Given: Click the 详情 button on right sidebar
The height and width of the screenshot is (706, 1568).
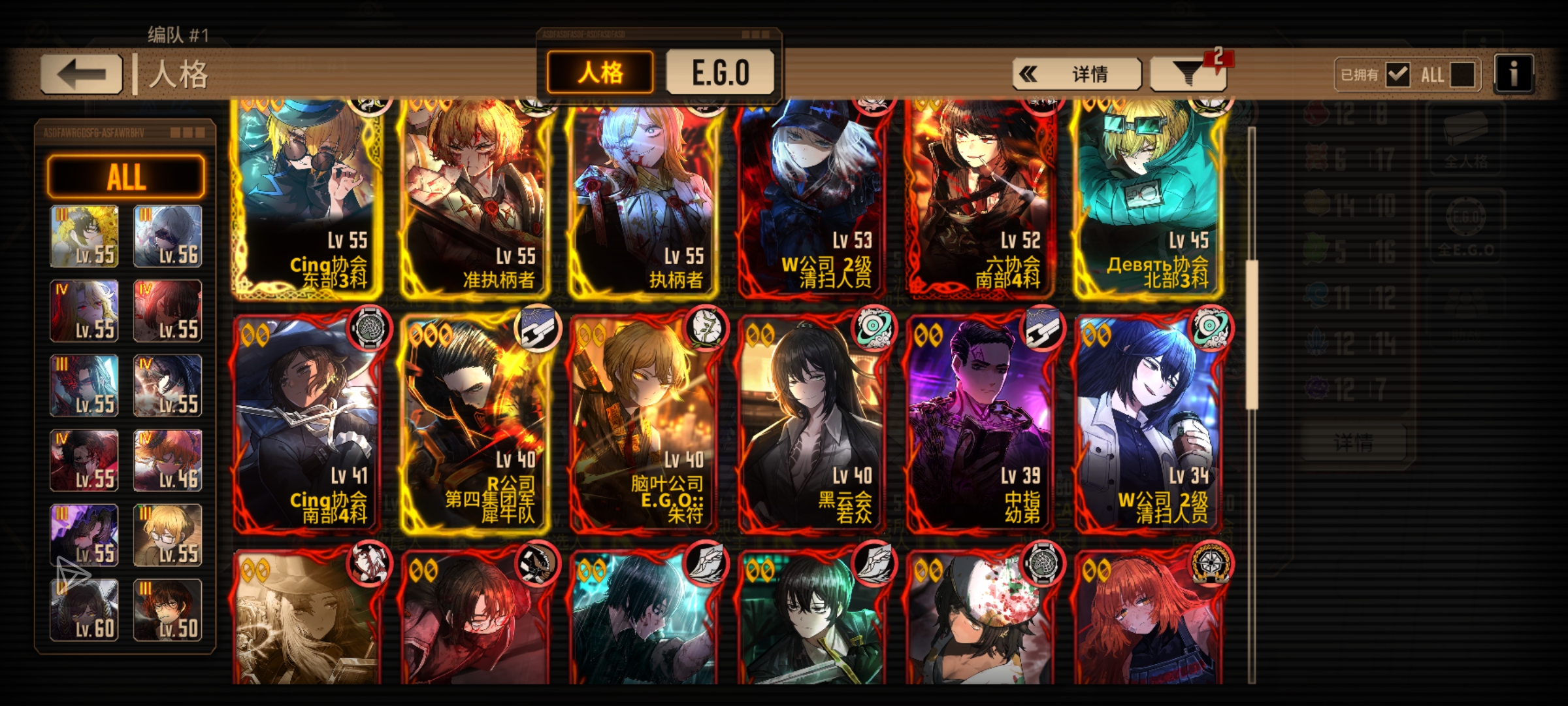Looking at the screenshot, I should tap(1355, 441).
